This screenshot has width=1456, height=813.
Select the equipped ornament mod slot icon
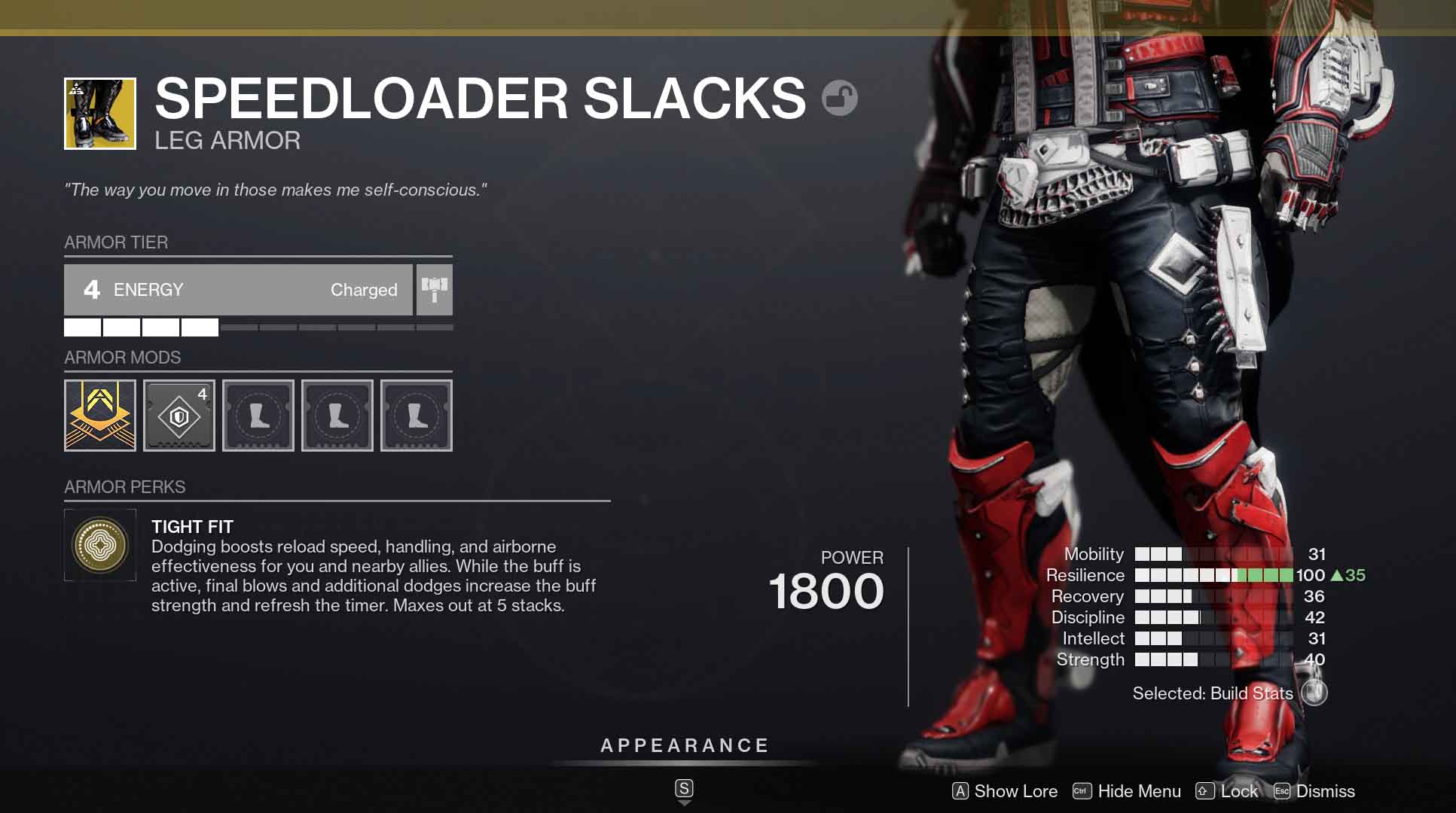pos(100,415)
